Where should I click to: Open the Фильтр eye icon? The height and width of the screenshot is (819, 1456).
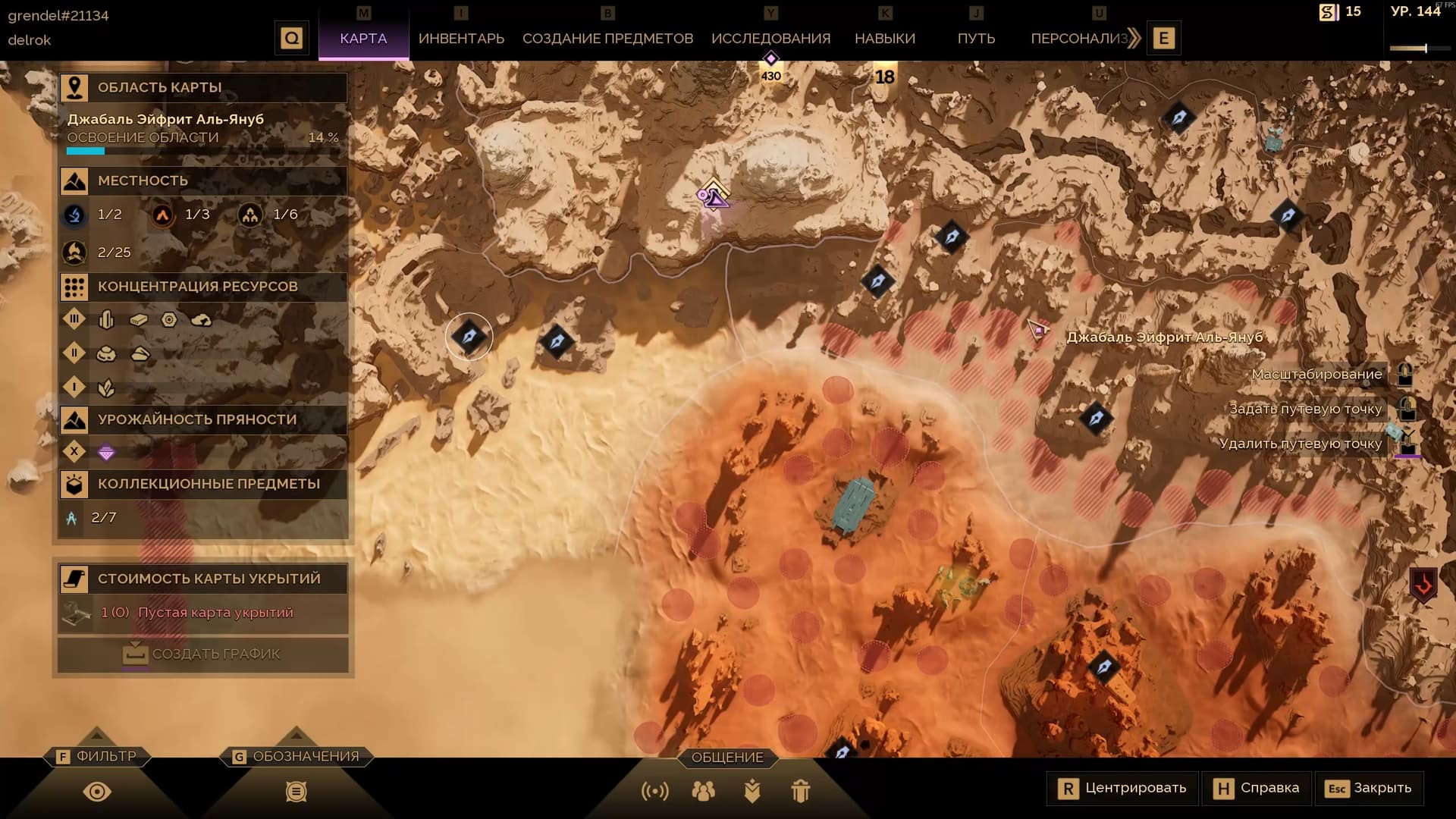point(97,792)
